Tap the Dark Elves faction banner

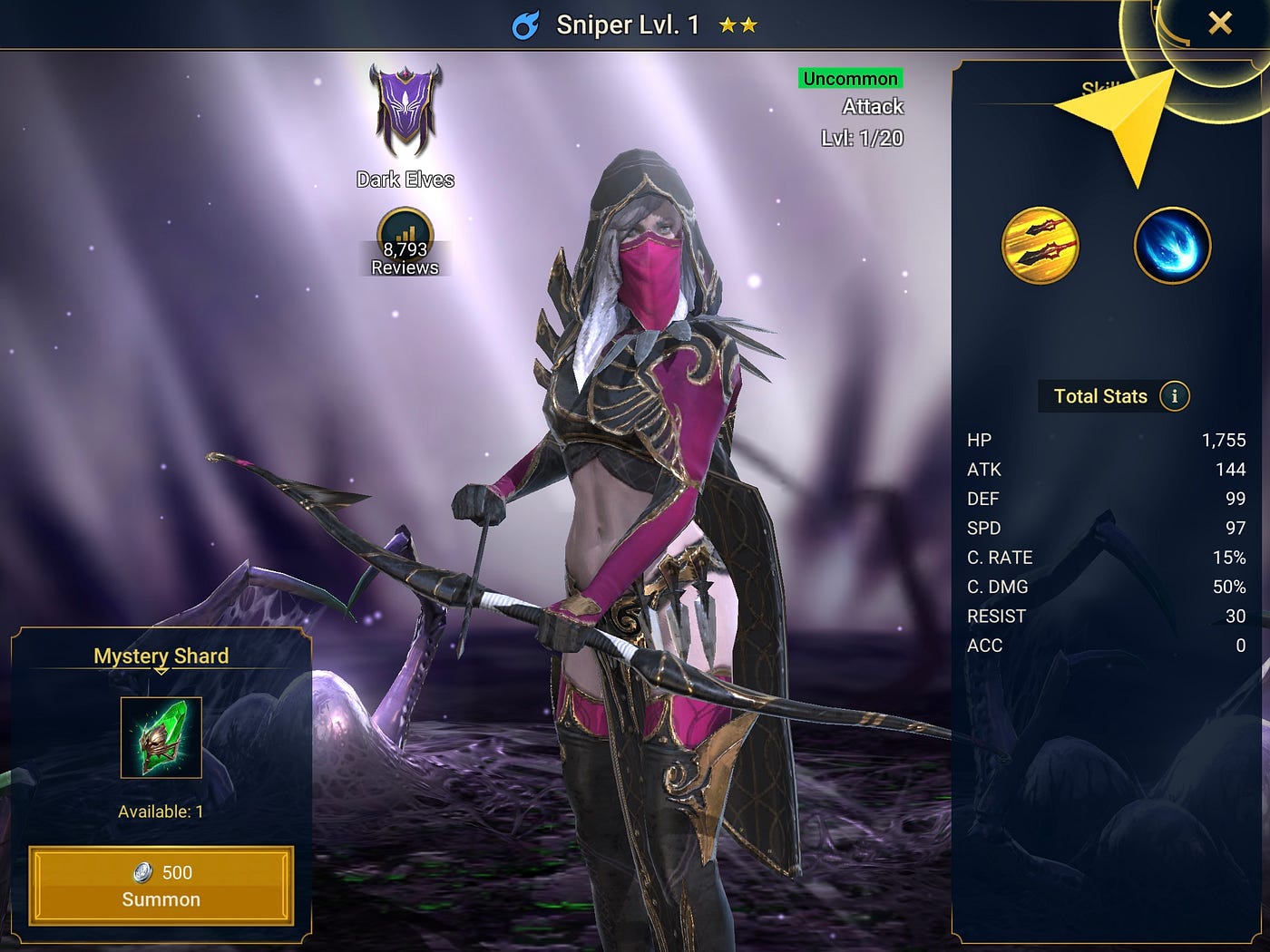tap(405, 112)
